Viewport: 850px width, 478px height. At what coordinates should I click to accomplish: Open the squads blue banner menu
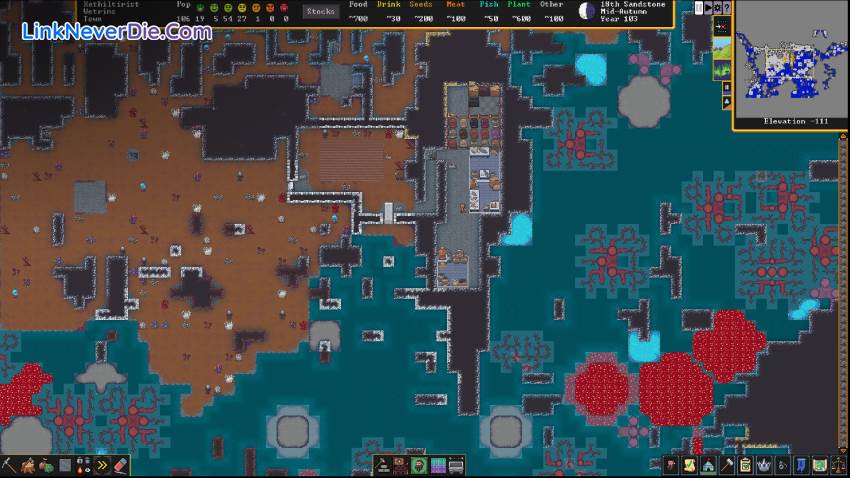(x=801, y=465)
